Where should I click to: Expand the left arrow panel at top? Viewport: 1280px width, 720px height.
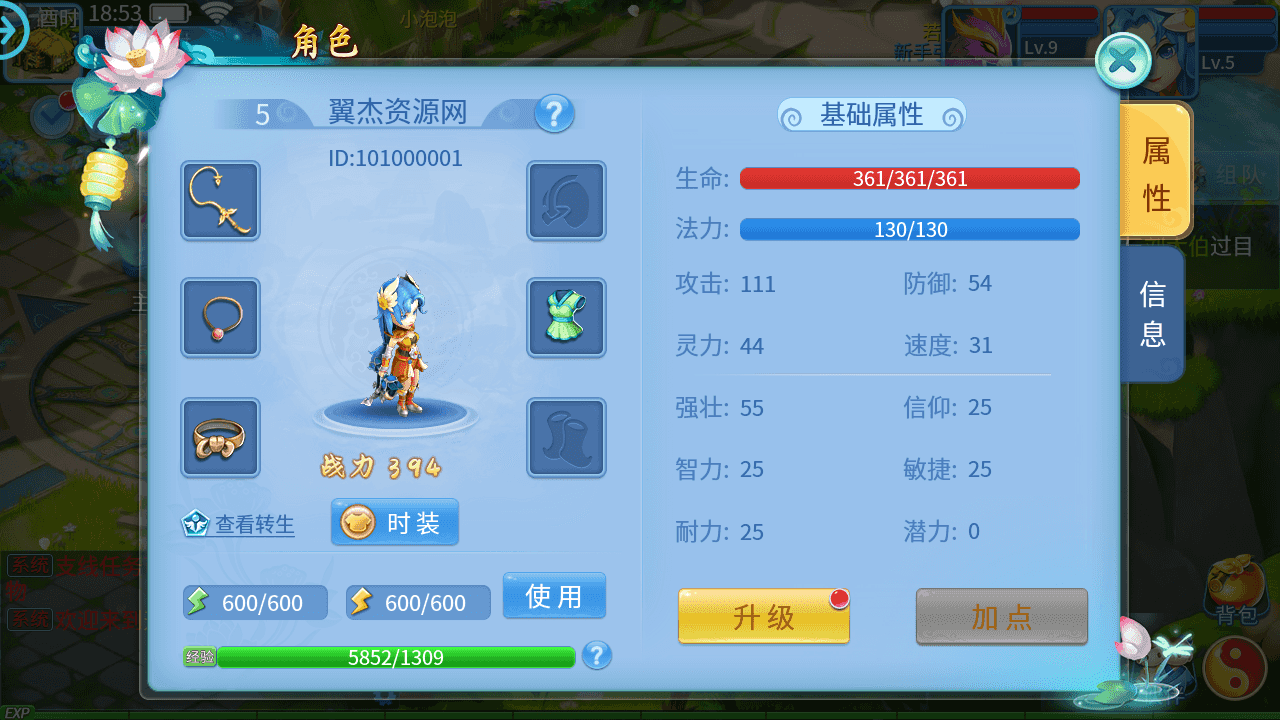14,30
